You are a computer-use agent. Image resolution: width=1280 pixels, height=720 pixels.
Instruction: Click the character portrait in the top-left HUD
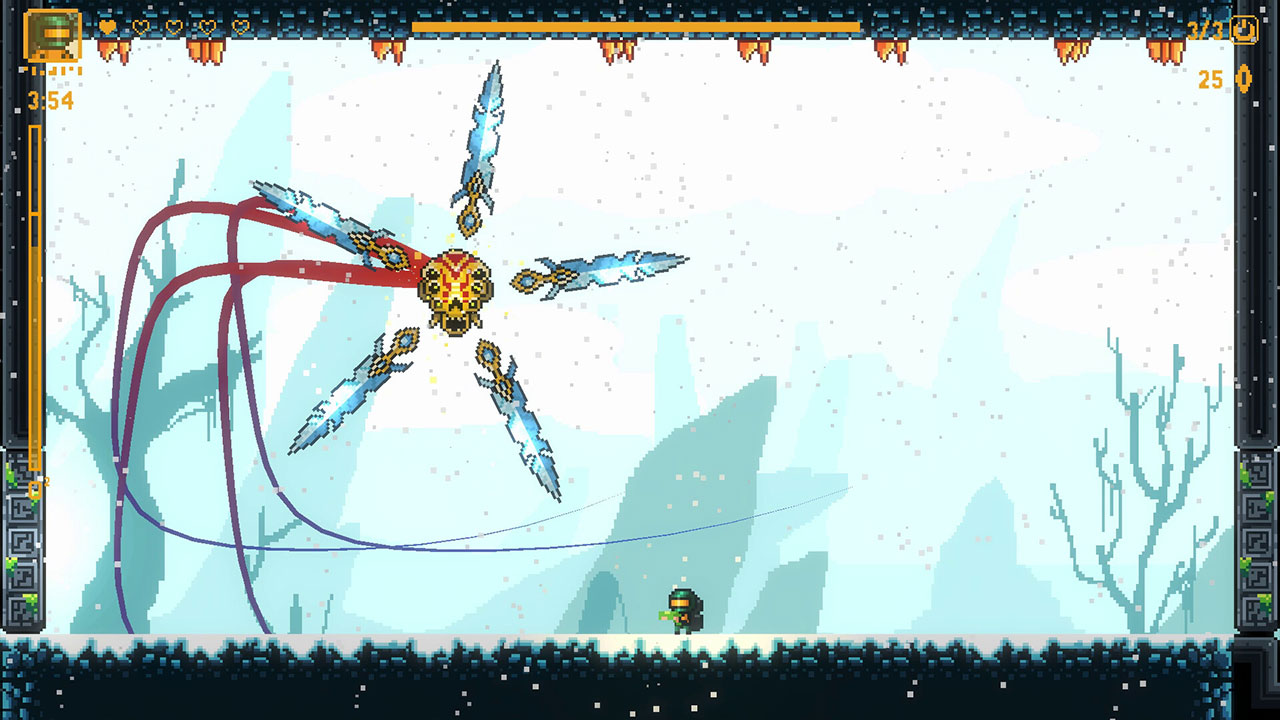click(x=52, y=36)
